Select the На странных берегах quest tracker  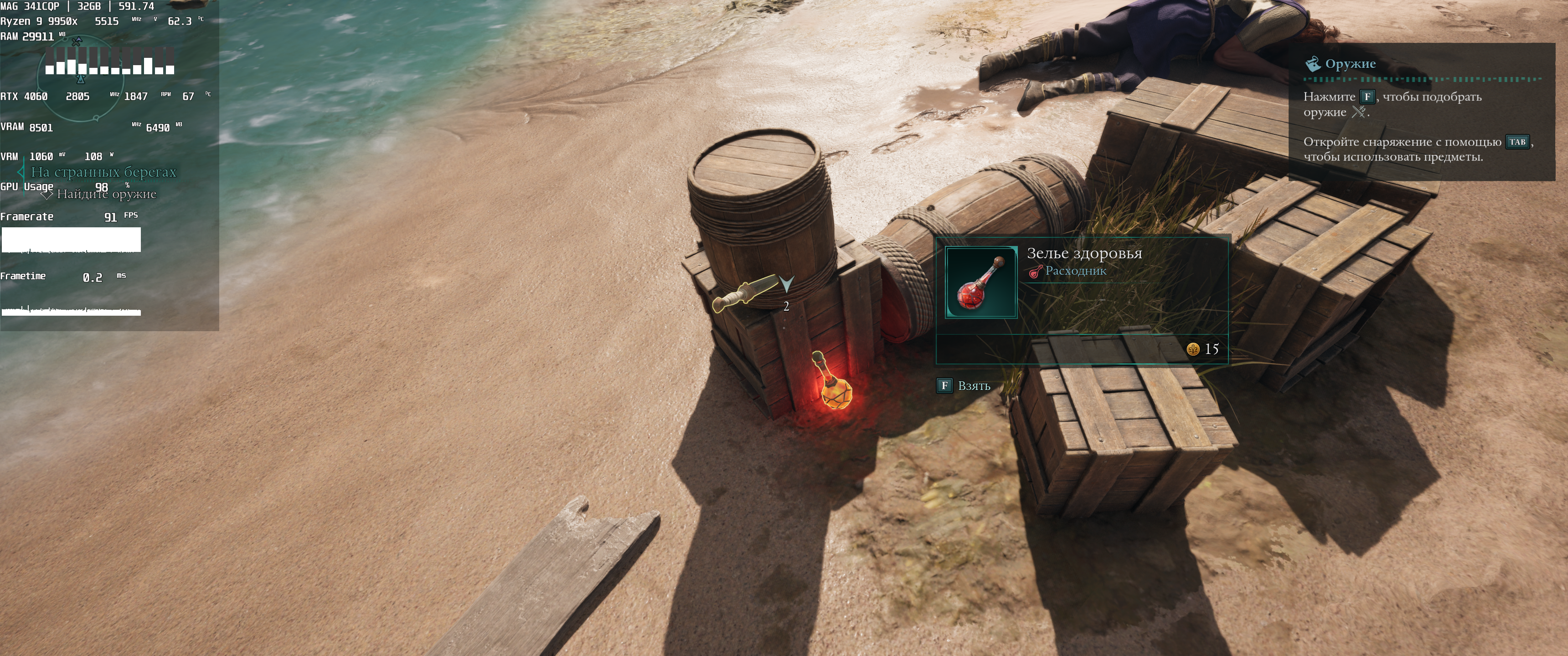pos(103,172)
